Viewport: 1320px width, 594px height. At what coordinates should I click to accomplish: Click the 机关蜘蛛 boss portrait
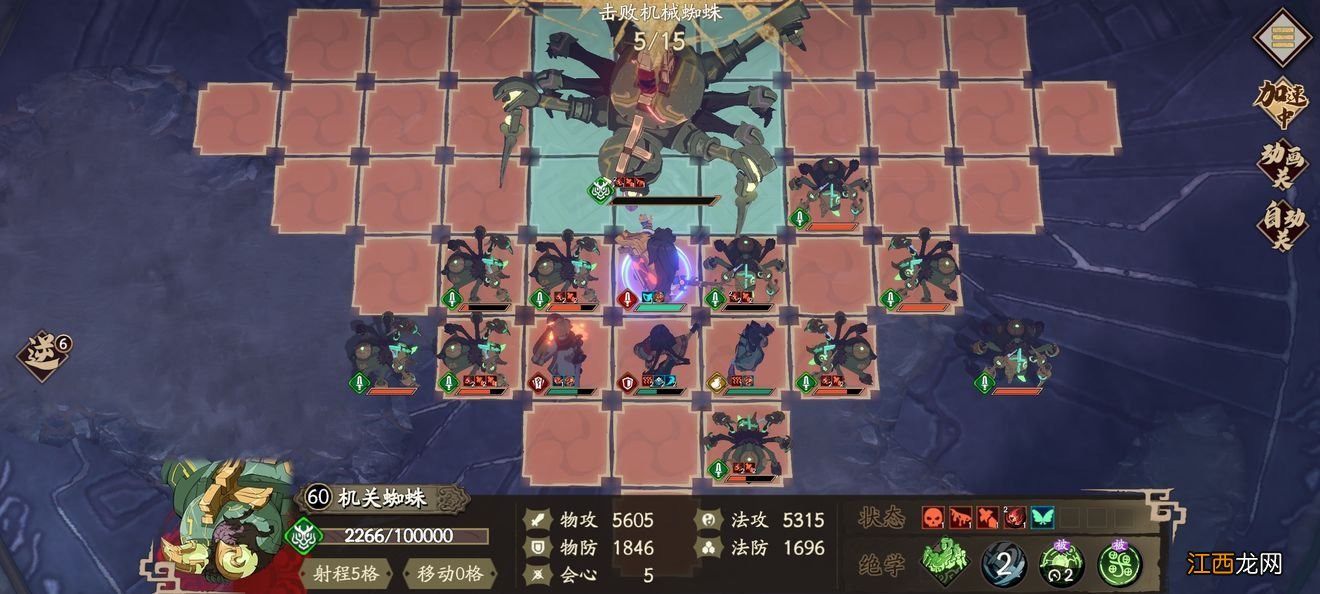(x=226, y=520)
